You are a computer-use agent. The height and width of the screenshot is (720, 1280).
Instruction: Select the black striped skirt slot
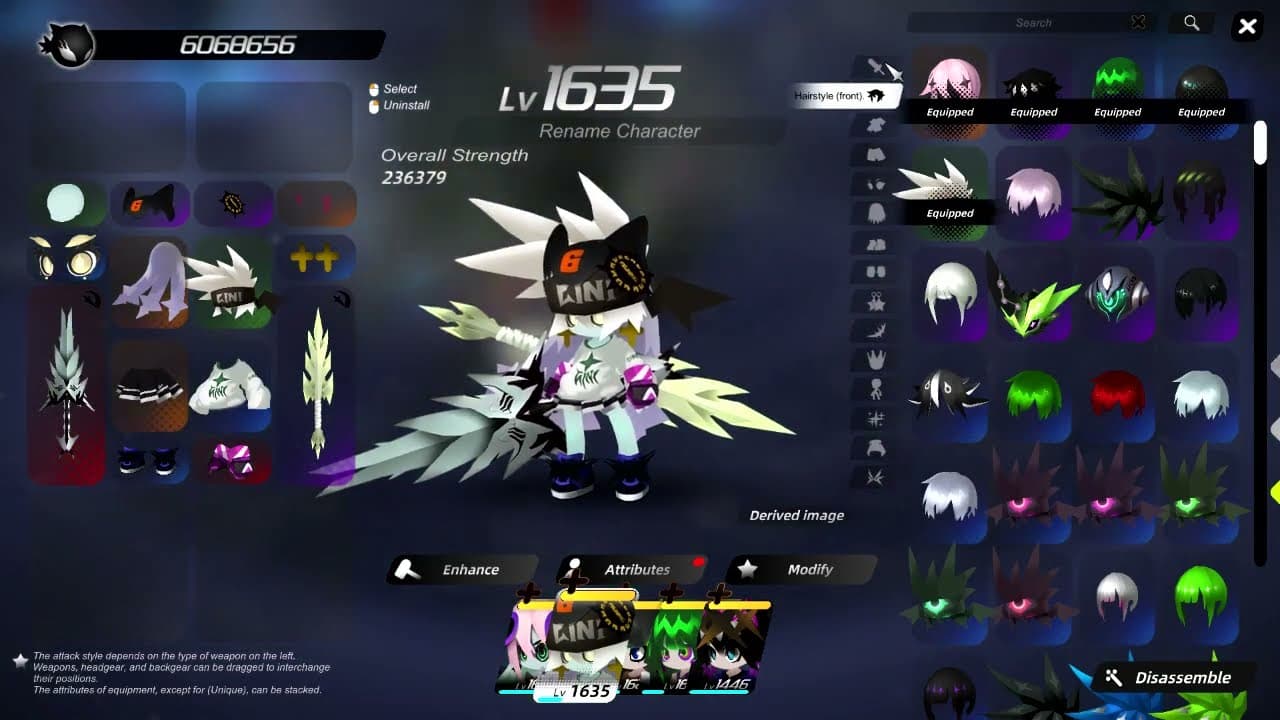click(149, 387)
